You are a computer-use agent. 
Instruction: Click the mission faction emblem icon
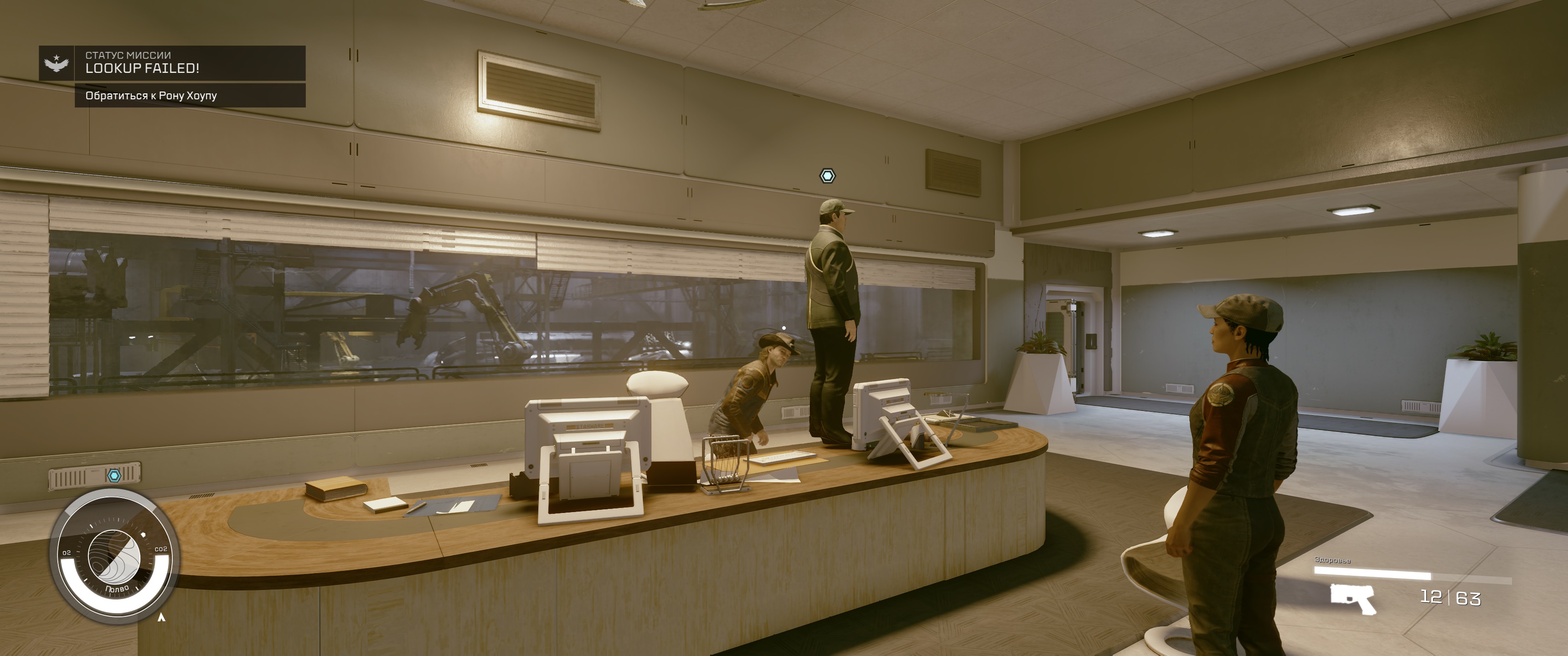pos(57,63)
